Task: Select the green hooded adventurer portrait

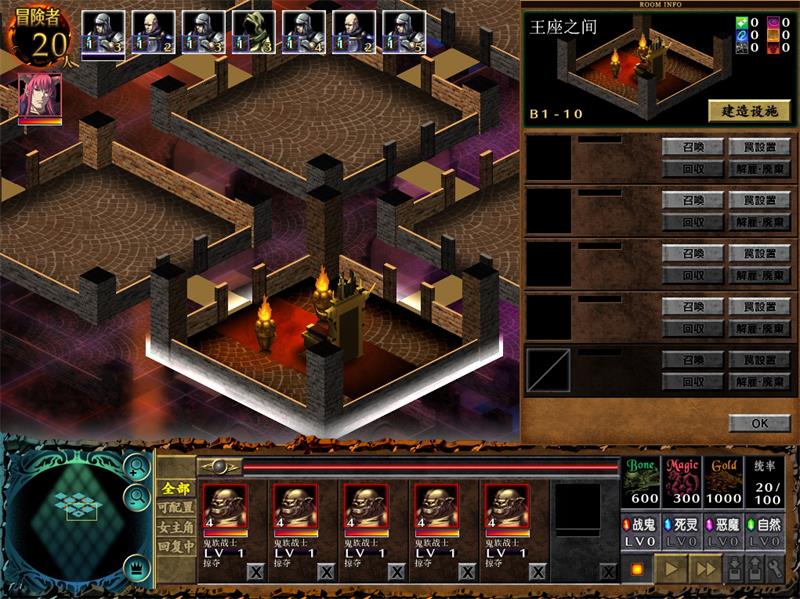Action: click(253, 32)
